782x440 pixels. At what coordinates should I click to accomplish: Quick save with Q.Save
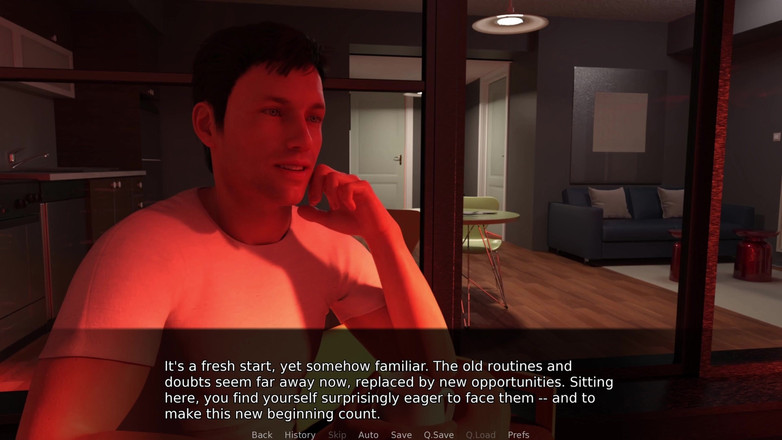pos(439,435)
